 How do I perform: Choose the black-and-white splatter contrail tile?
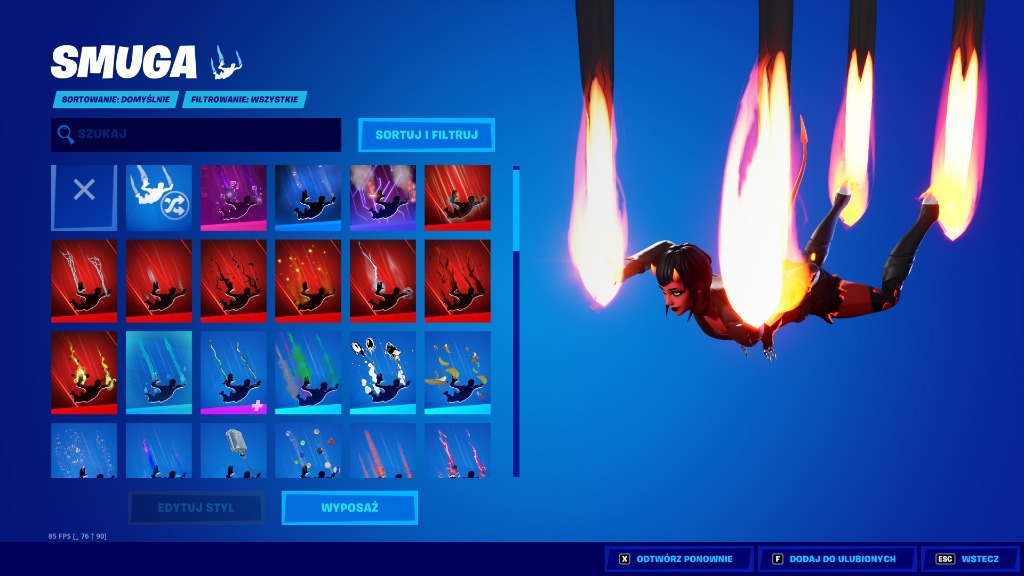(383, 372)
